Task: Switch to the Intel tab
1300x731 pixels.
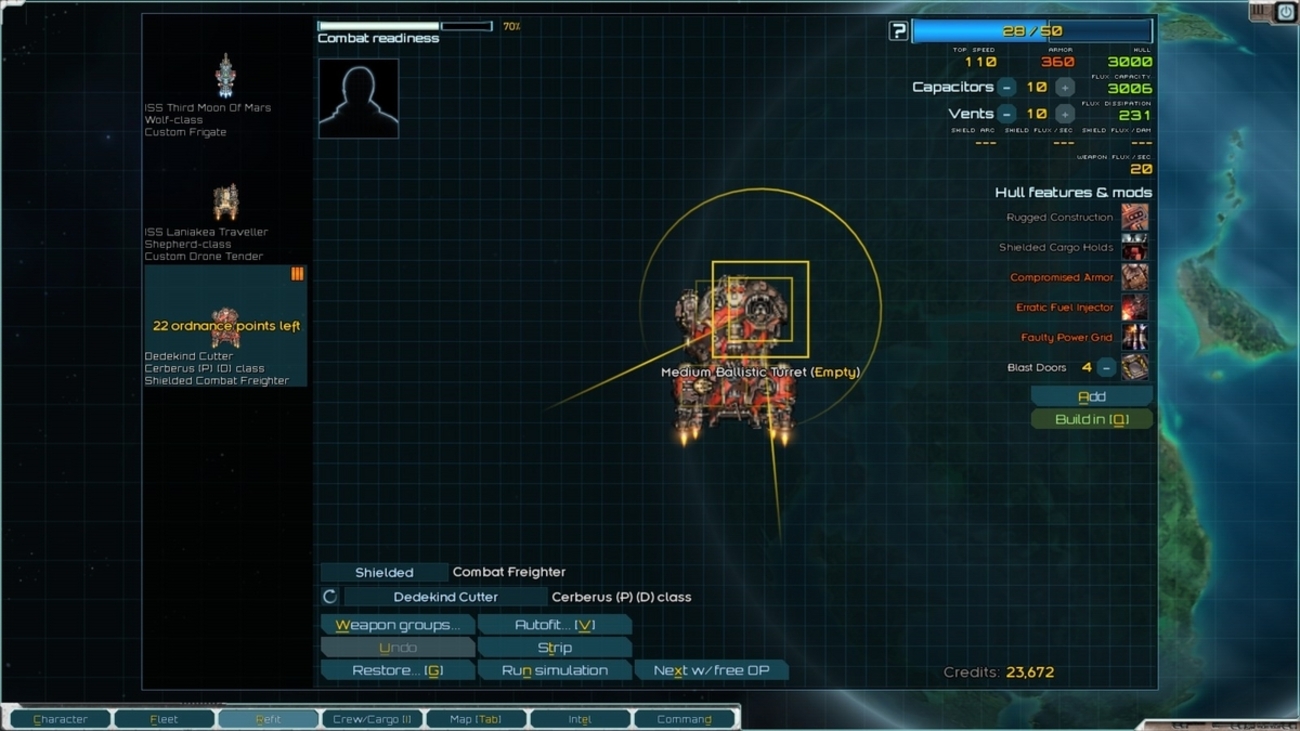Action: click(x=580, y=719)
